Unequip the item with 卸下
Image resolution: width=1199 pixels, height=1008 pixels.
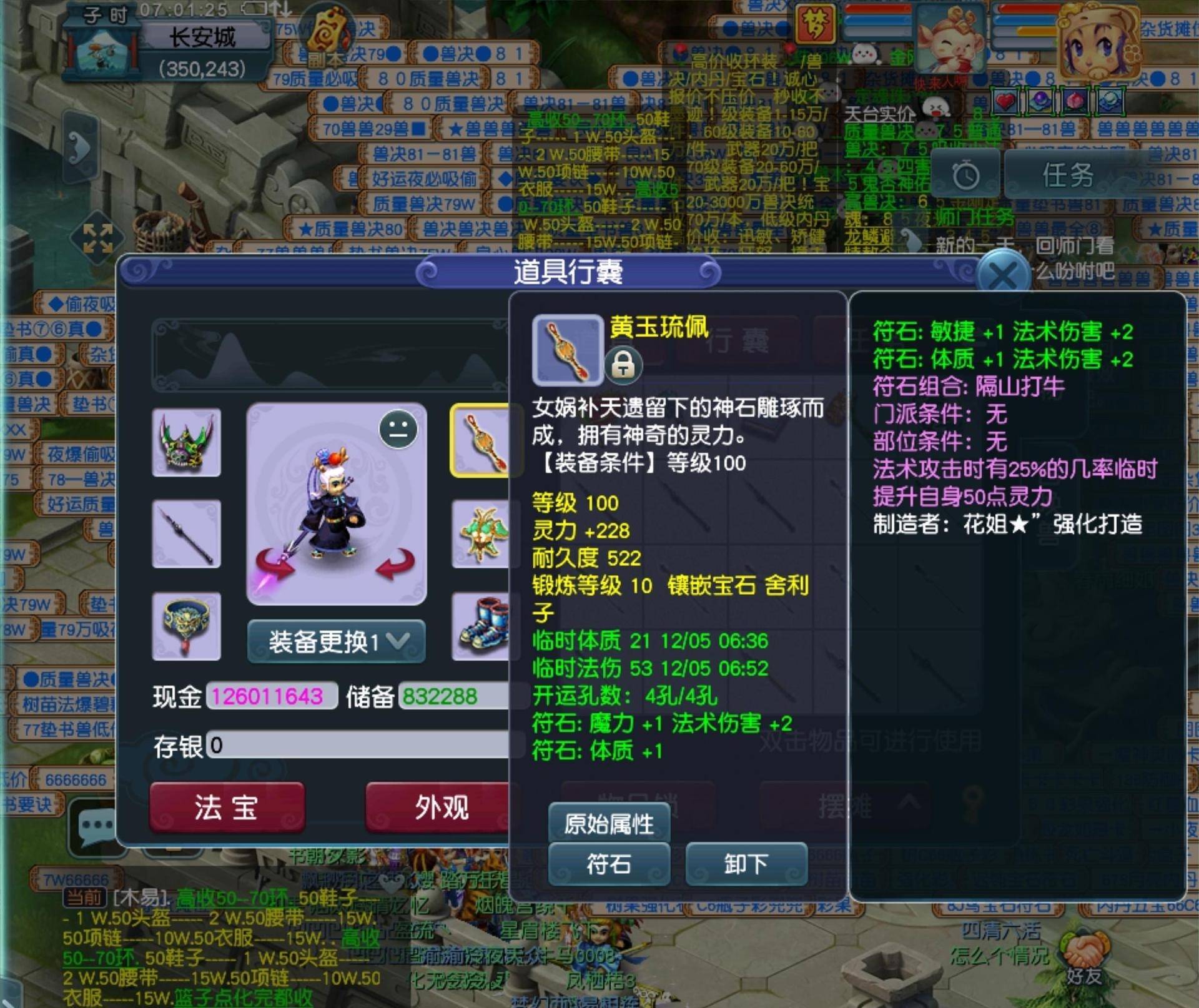746,864
